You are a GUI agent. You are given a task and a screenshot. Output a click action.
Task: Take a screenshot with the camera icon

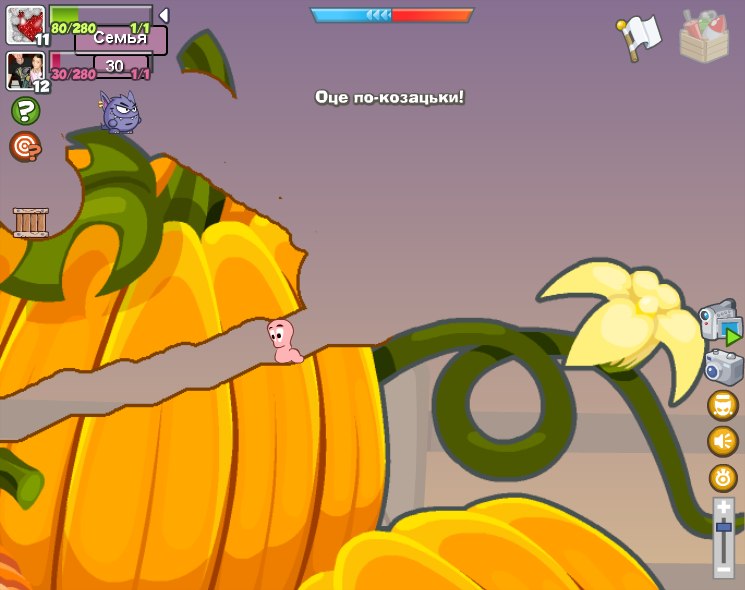click(x=723, y=366)
